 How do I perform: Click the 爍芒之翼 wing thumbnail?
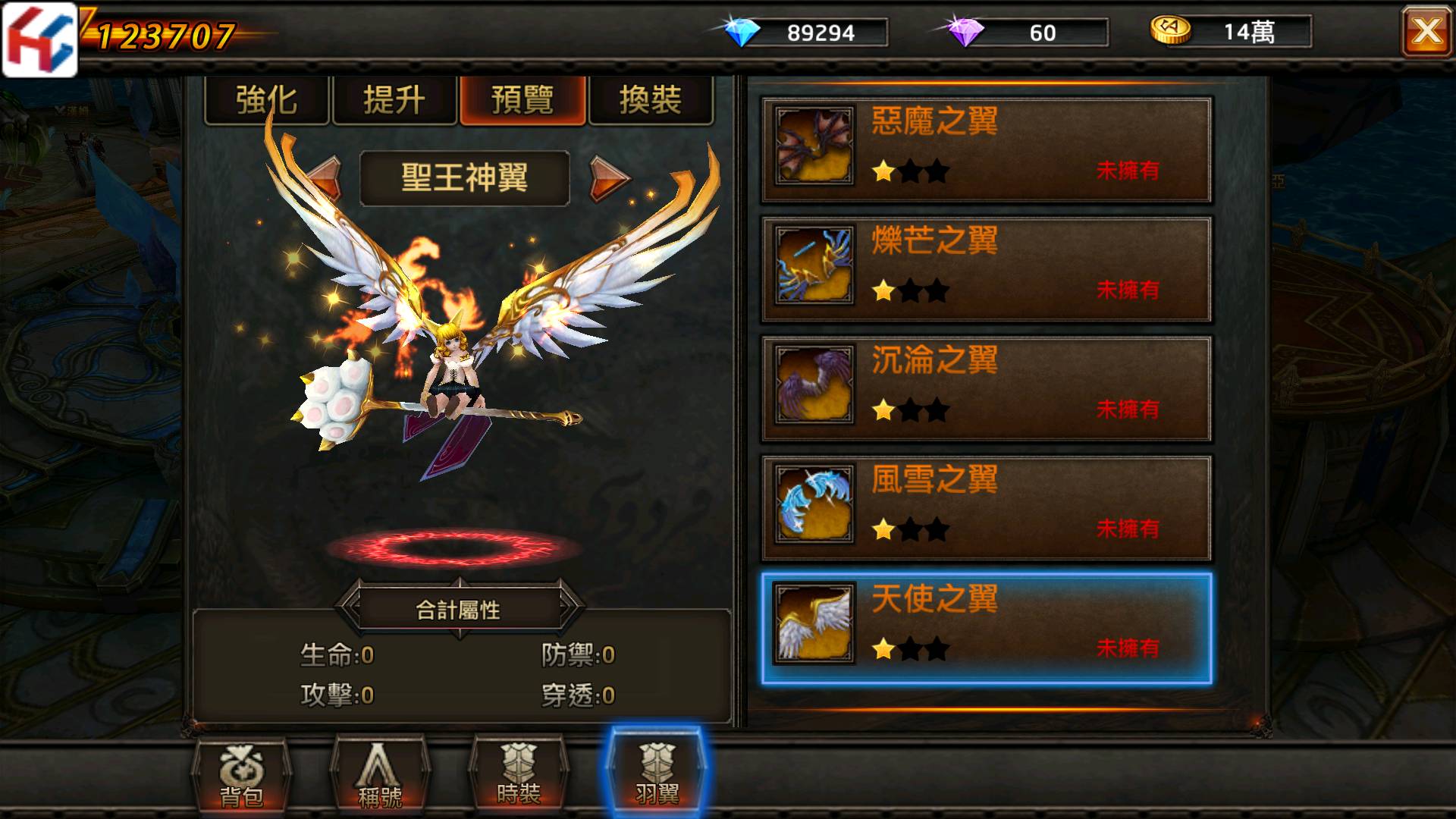813,267
